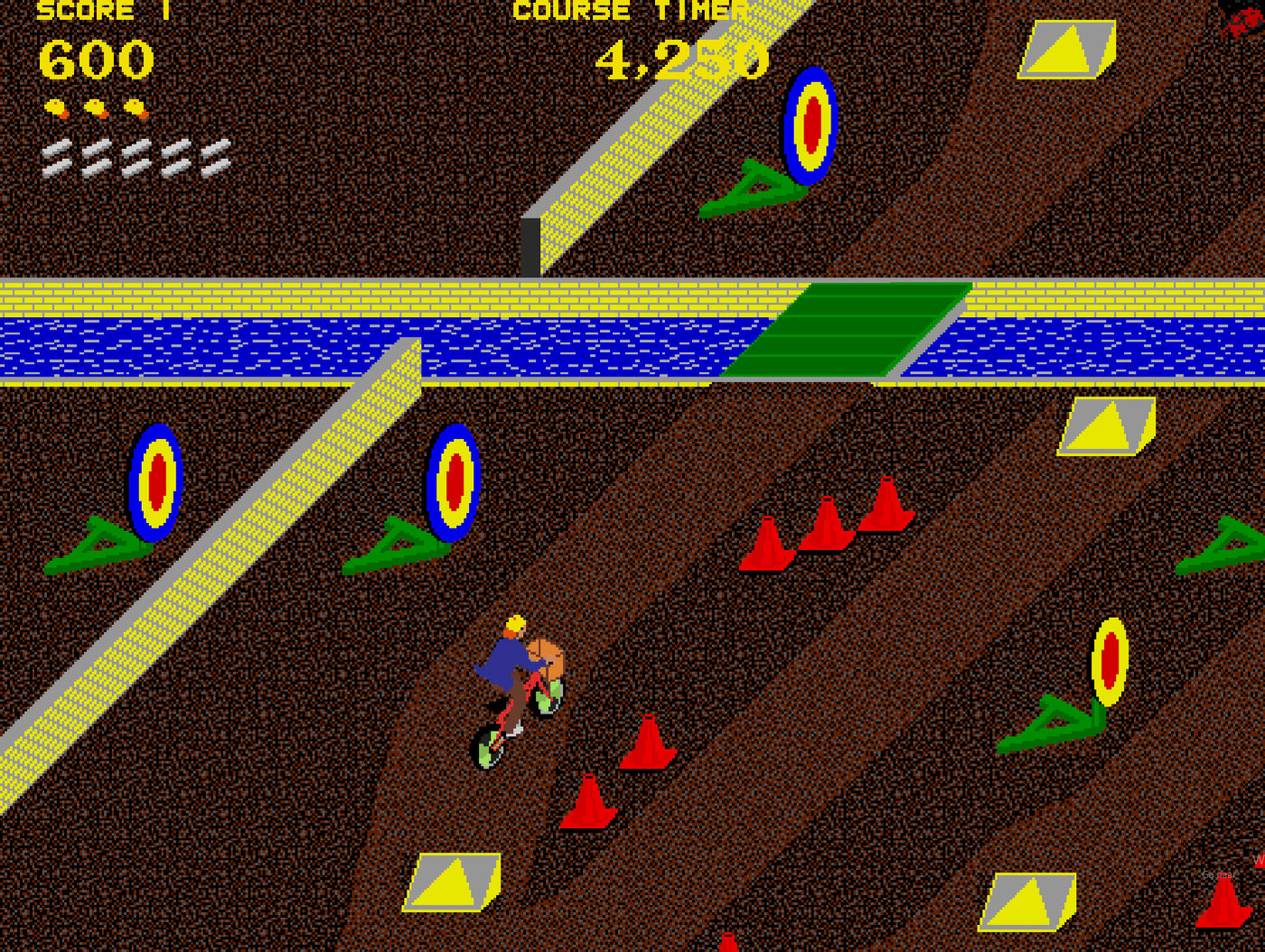This screenshot has height=952, width=1265.
Task: Click the 4,250 timer value
Action: 682,59
